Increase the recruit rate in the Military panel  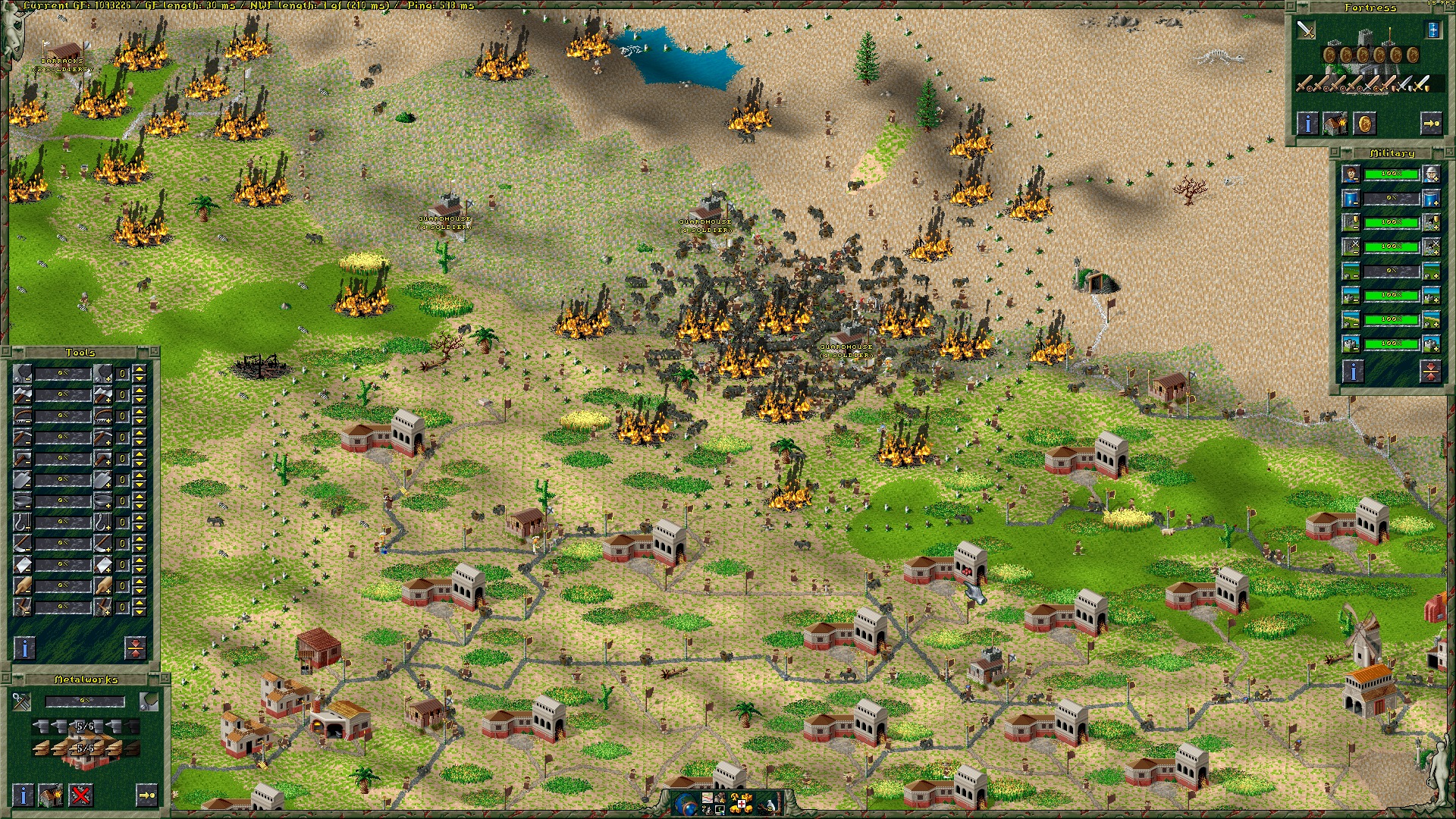pyautogui.click(x=1431, y=174)
